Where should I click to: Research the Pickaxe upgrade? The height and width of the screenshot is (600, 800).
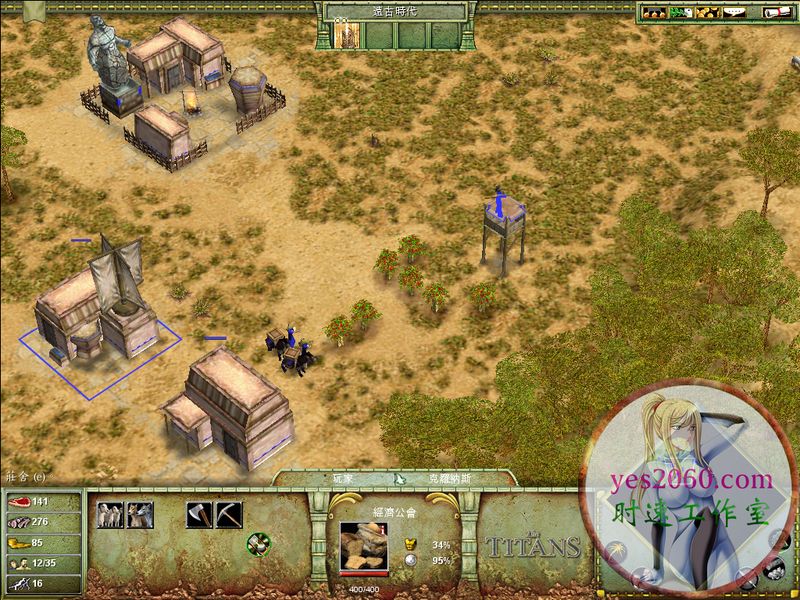(229, 515)
